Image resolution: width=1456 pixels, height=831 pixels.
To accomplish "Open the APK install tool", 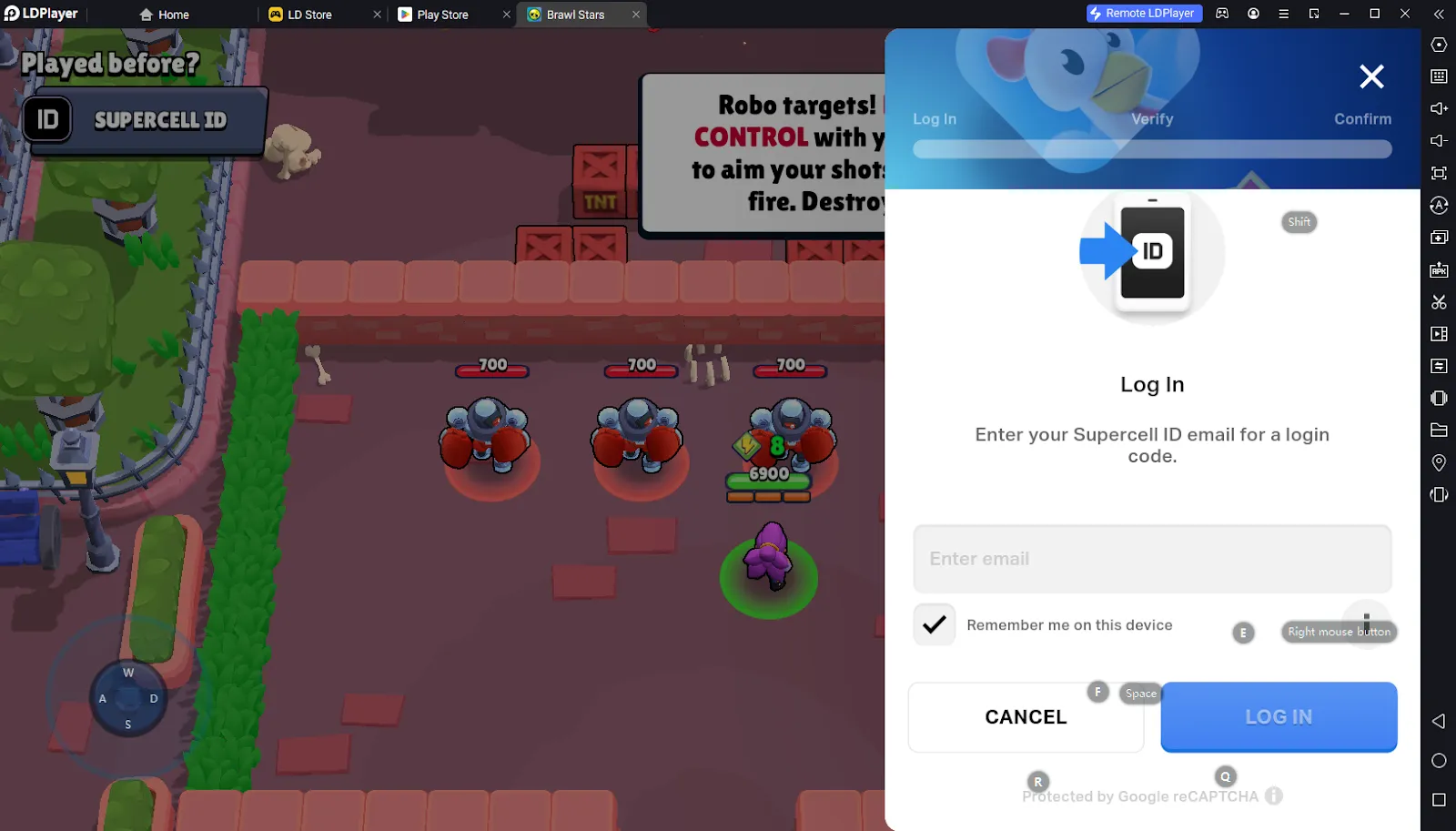I will [1439, 269].
